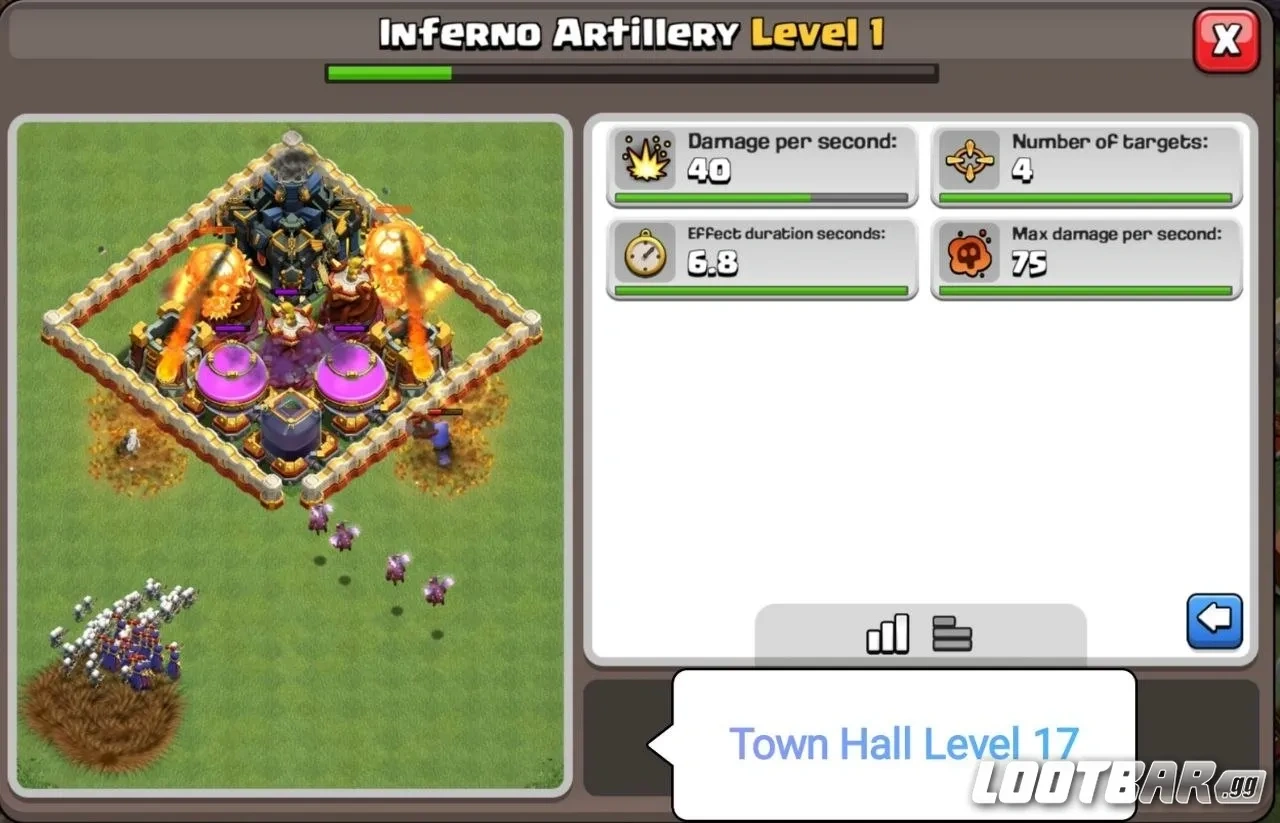The height and width of the screenshot is (823, 1280).
Task: Click the Inferno Artillery title text
Action: [556, 32]
